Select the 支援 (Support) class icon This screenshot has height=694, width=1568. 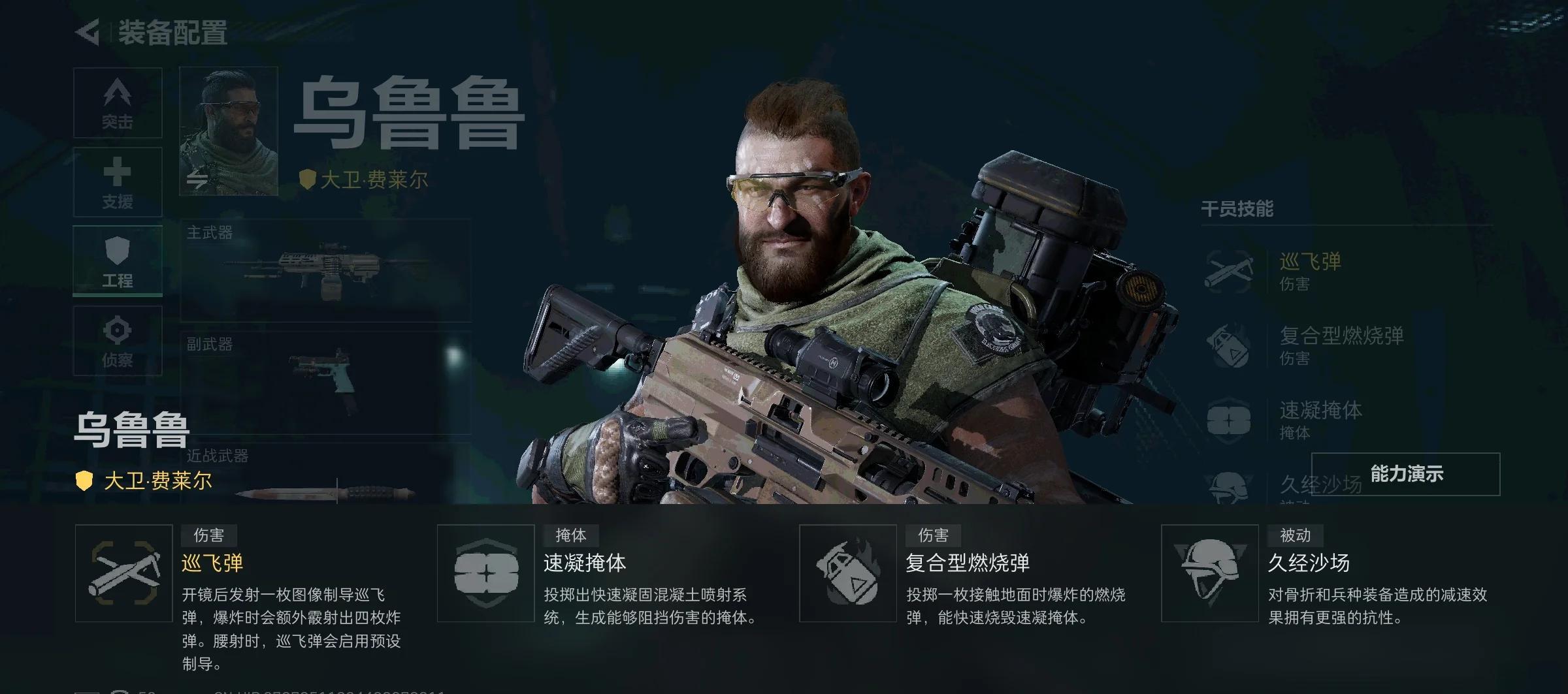click(x=118, y=183)
